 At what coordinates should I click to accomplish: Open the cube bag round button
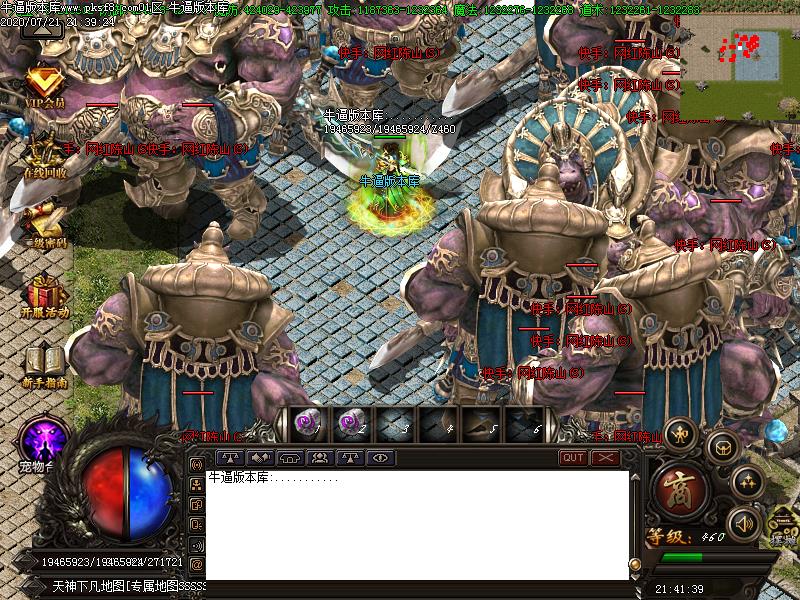click(722, 445)
